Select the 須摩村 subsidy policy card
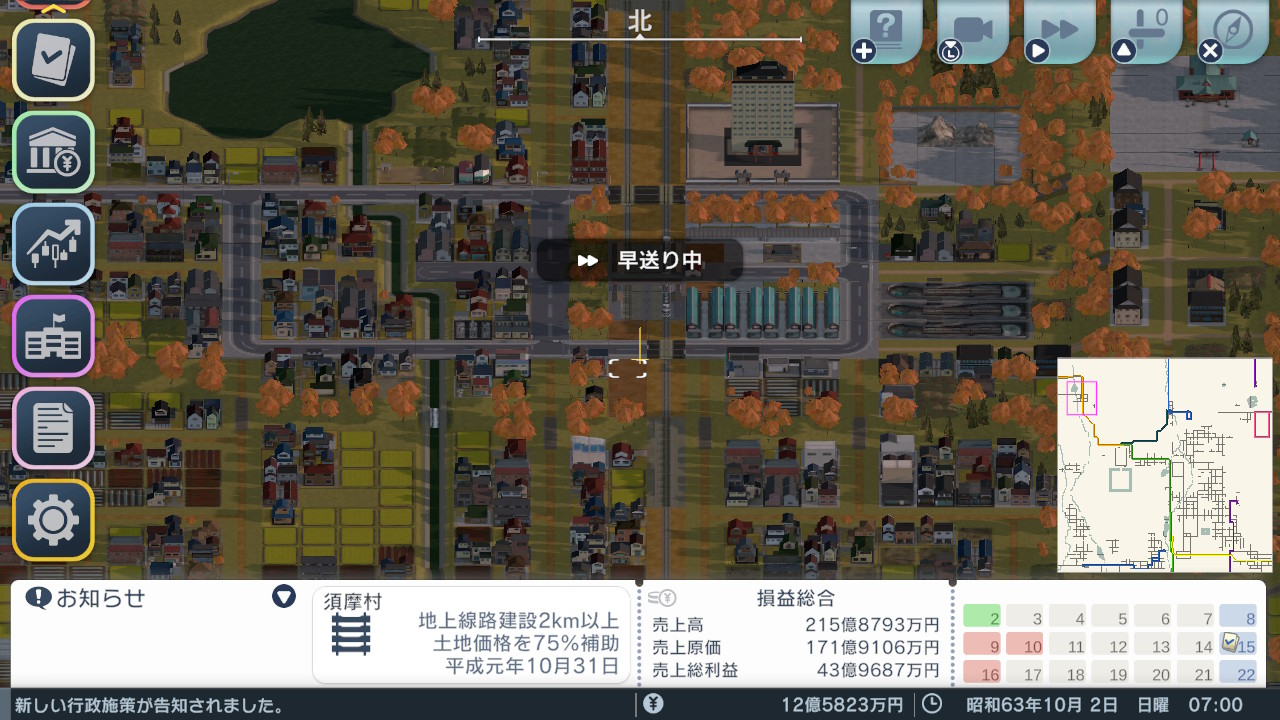 pos(470,638)
